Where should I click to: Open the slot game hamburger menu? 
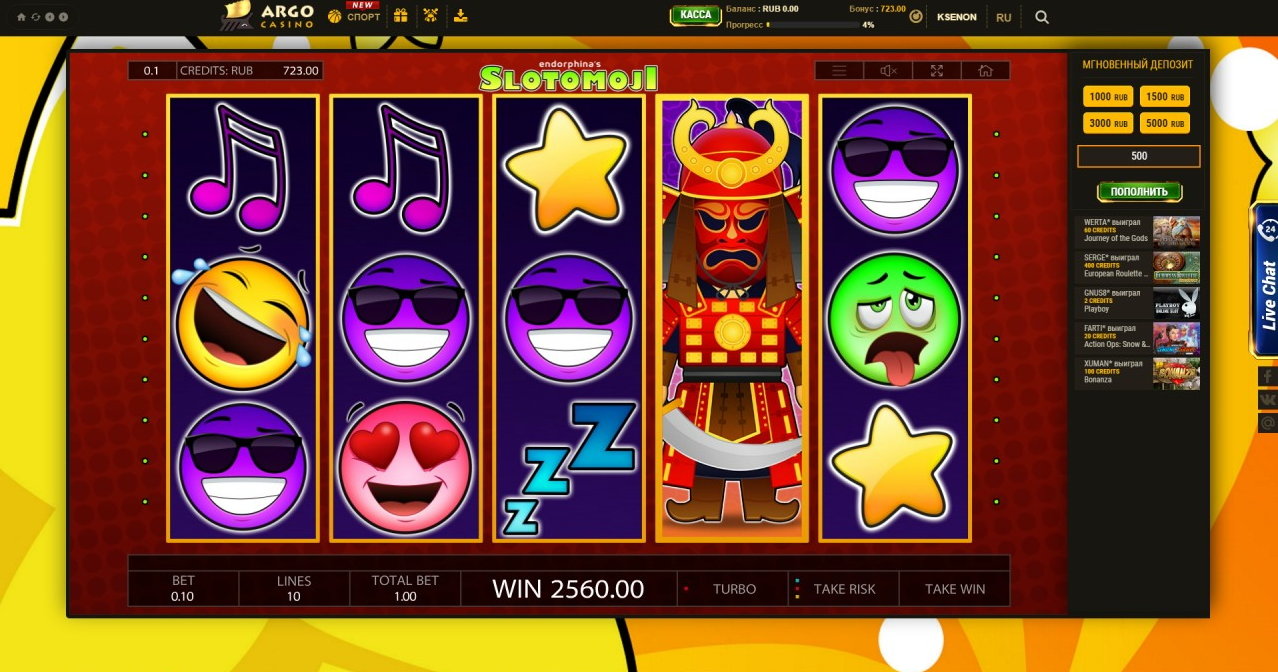(x=839, y=71)
